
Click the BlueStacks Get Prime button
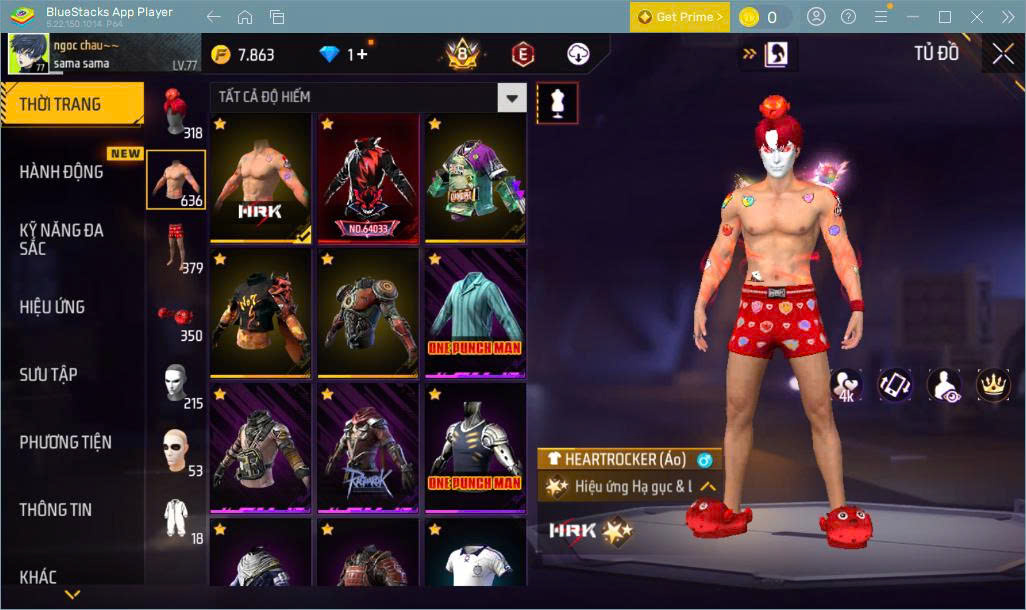679,17
